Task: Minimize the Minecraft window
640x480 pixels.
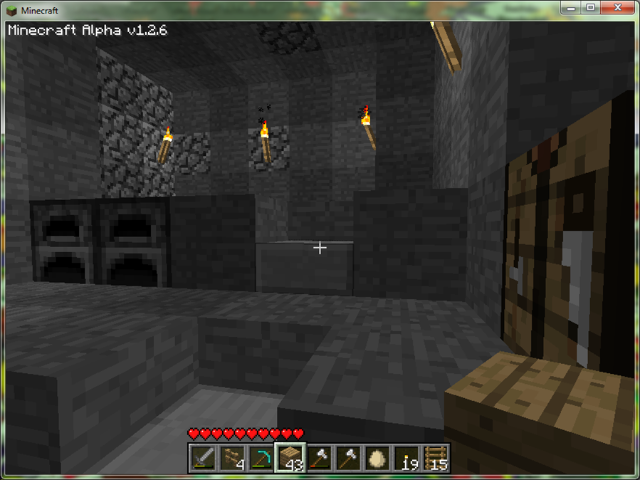Action: click(x=568, y=8)
